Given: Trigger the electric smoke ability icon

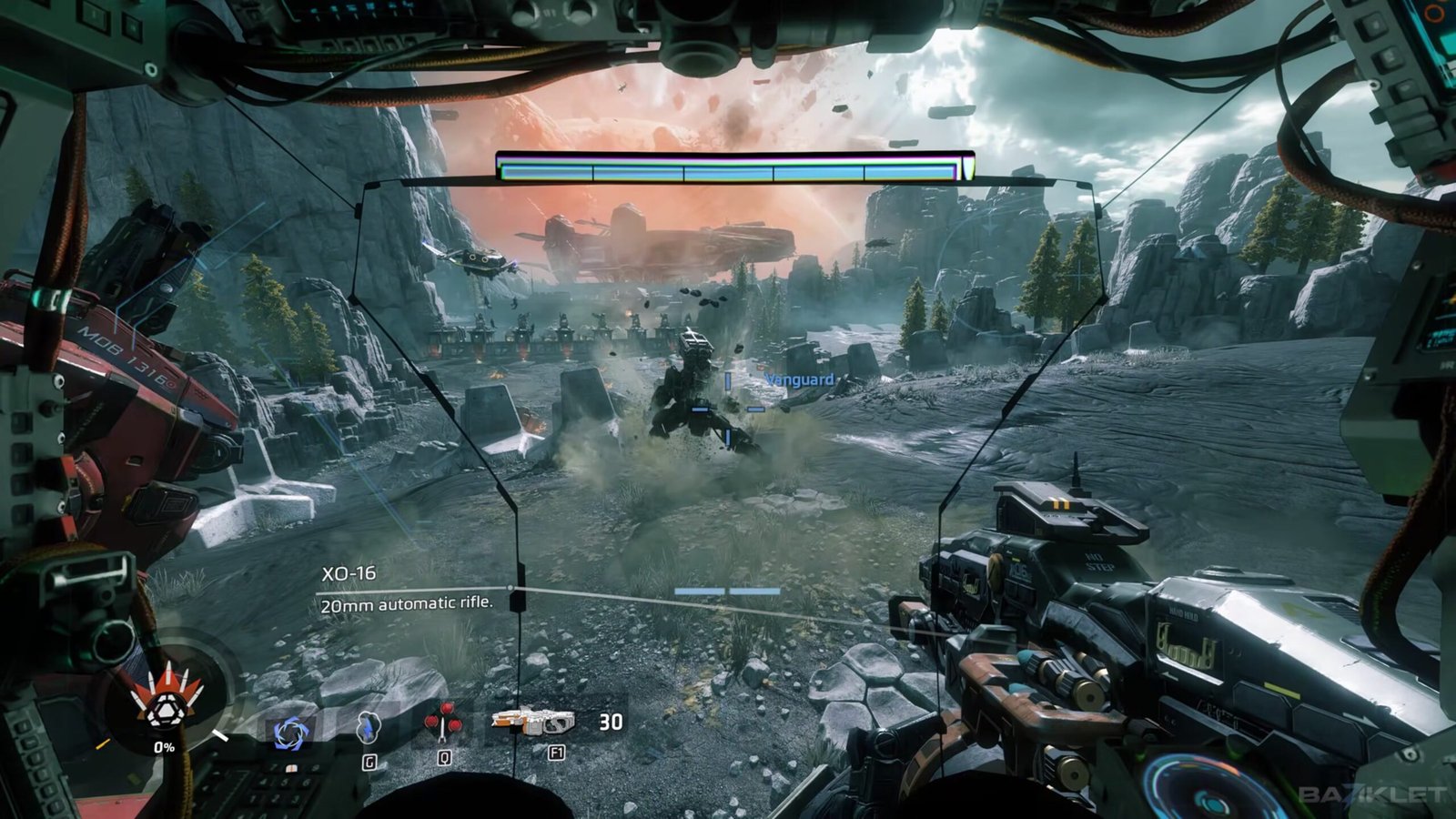Looking at the screenshot, I should [368, 727].
